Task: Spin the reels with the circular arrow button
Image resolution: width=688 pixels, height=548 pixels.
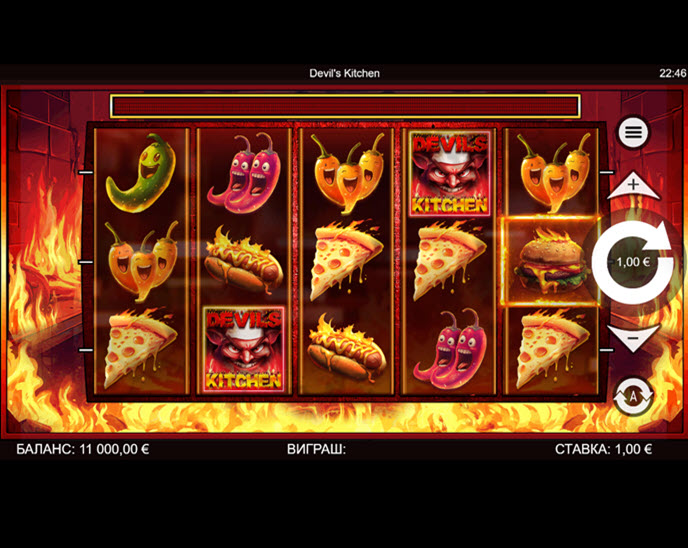Action: pyautogui.click(x=632, y=262)
